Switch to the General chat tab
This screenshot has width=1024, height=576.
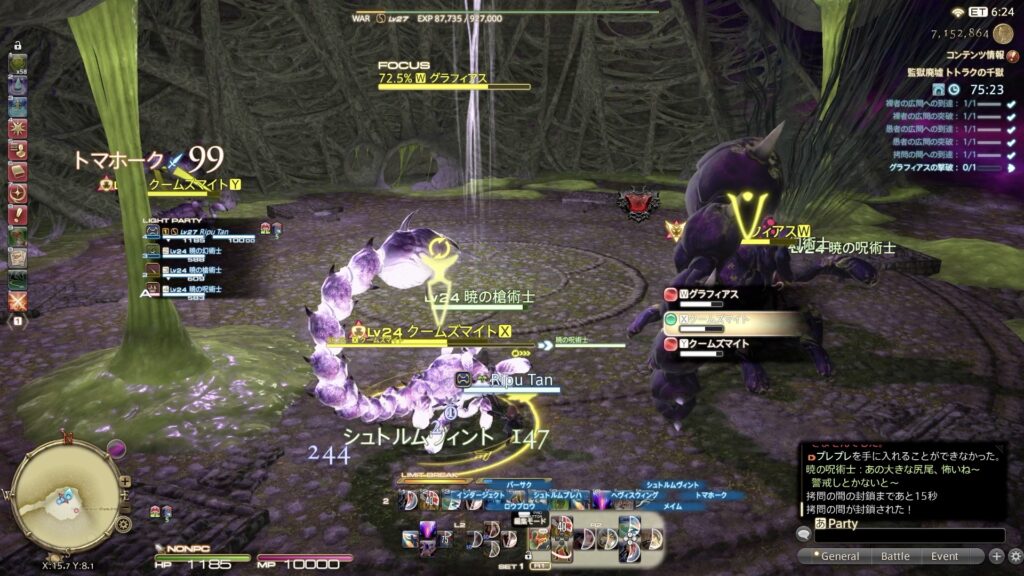click(x=839, y=556)
